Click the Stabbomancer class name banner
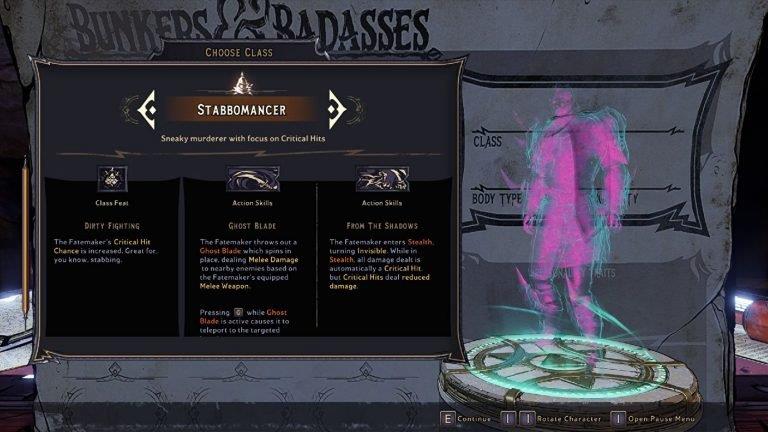This screenshot has width=768, height=432. point(241,108)
